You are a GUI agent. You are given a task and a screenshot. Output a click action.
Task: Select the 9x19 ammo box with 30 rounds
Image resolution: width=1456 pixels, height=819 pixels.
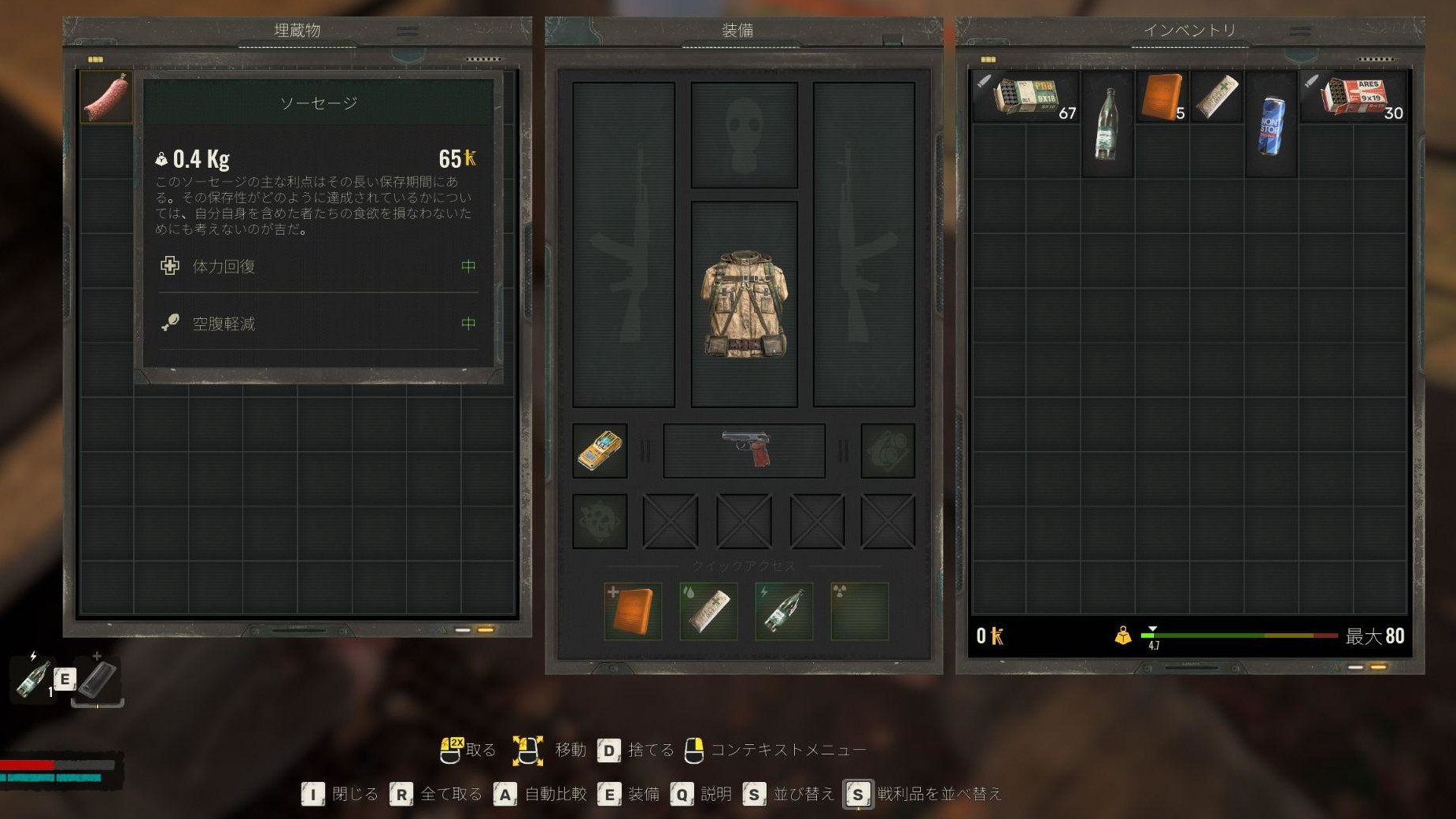click(1354, 97)
